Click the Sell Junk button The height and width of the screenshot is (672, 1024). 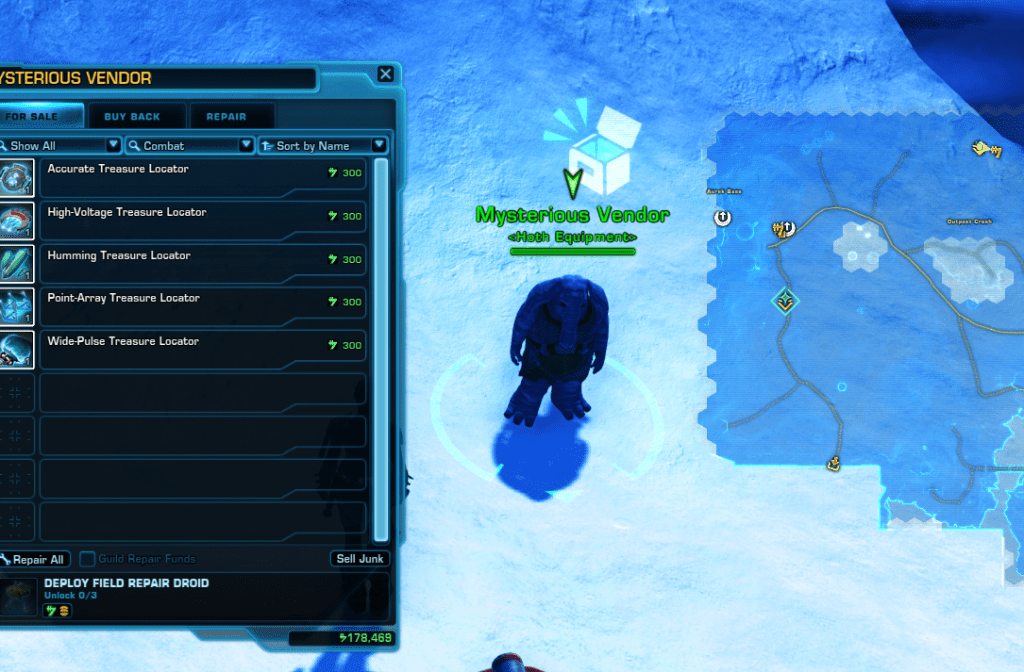359,559
